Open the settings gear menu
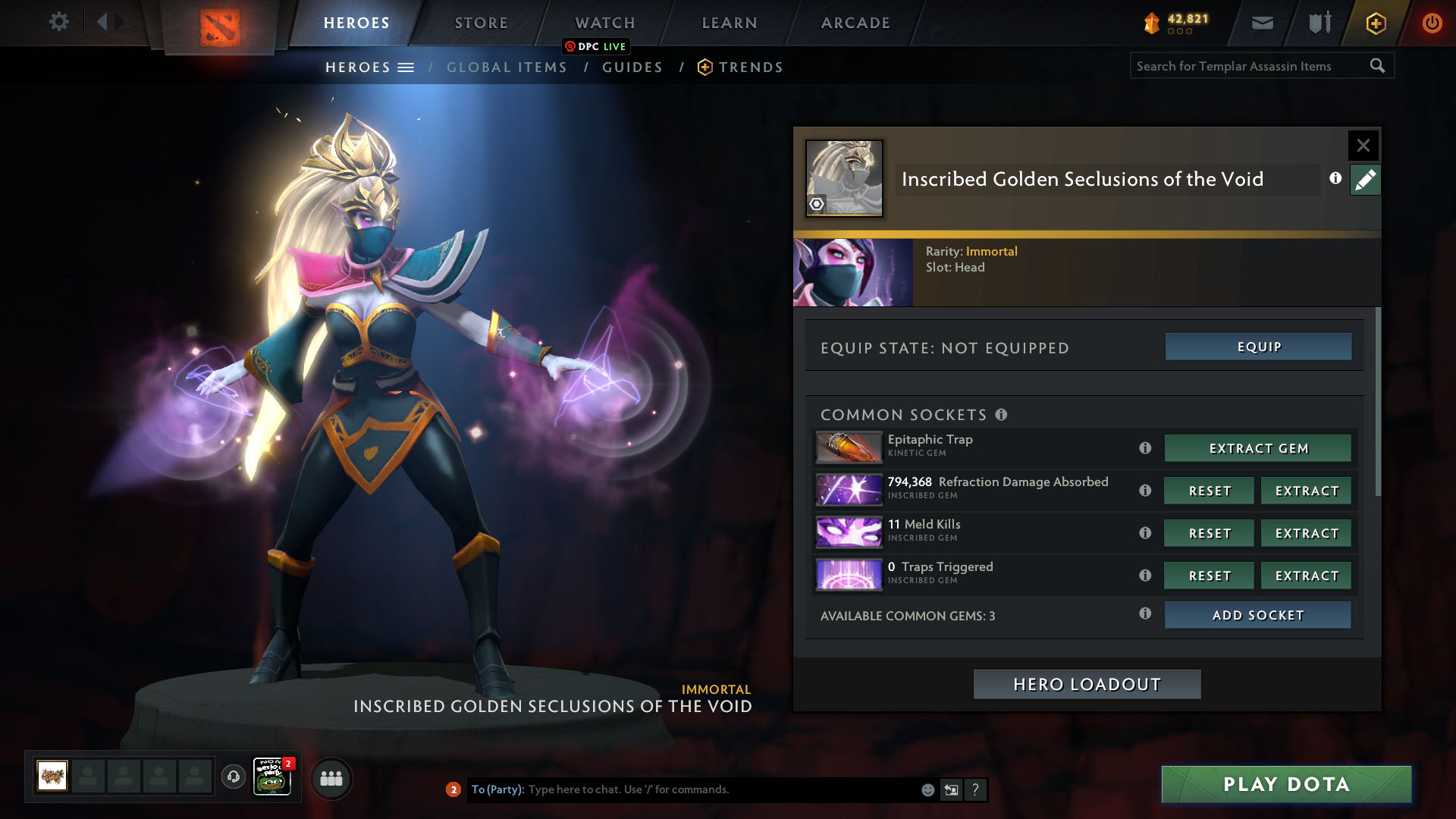This screenshot has height=819, width=1456. point(58,21)
